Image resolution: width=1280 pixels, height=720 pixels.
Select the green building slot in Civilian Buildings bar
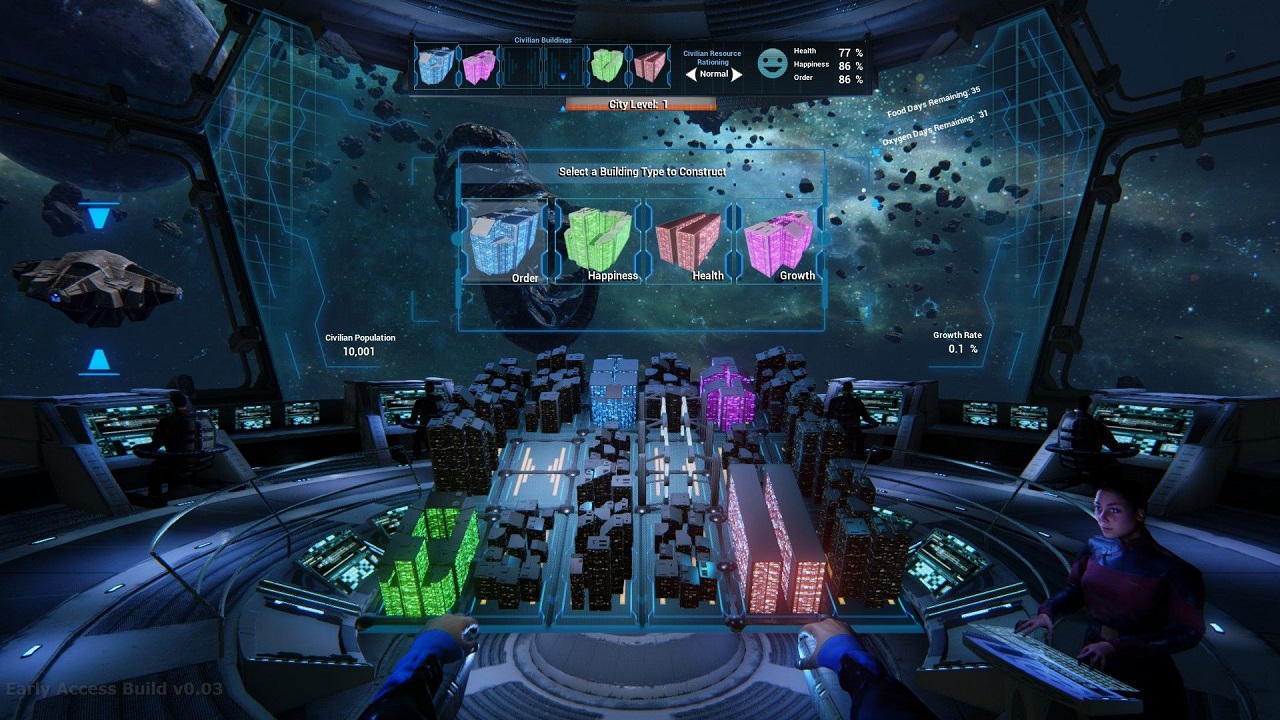tap(606, 66)
